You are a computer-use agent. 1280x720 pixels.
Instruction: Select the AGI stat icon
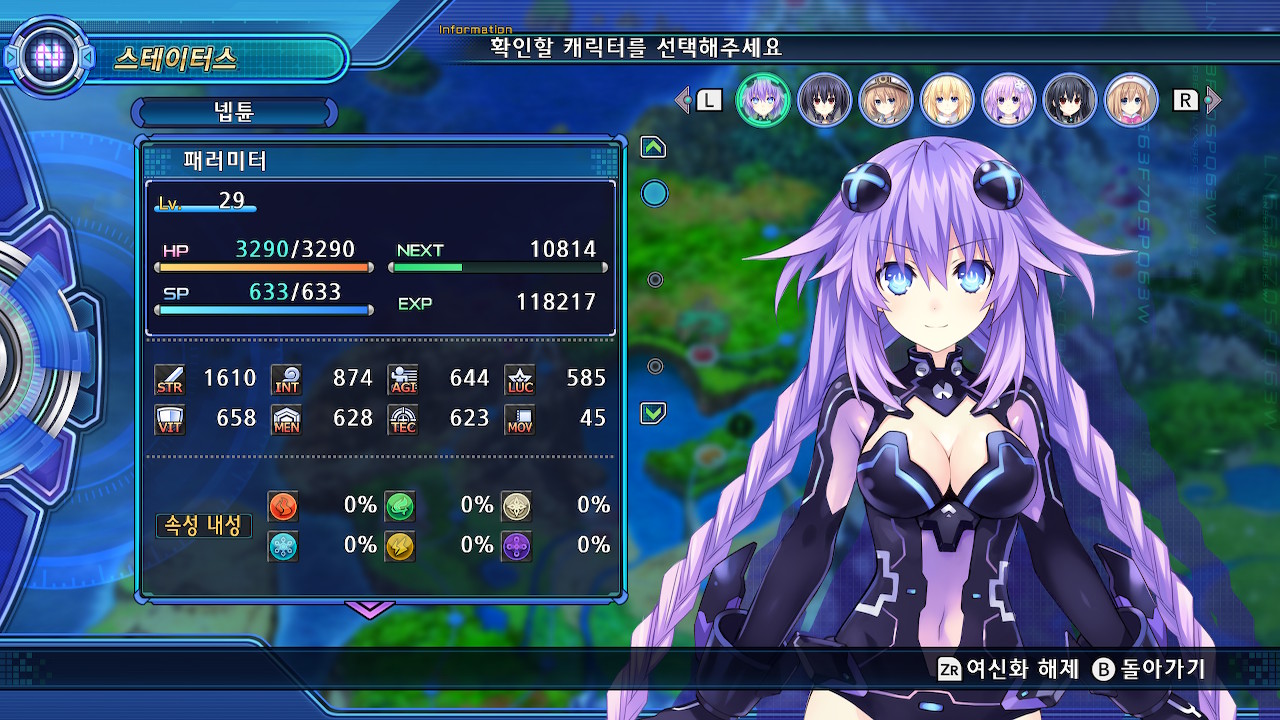(x=402, y=378)
